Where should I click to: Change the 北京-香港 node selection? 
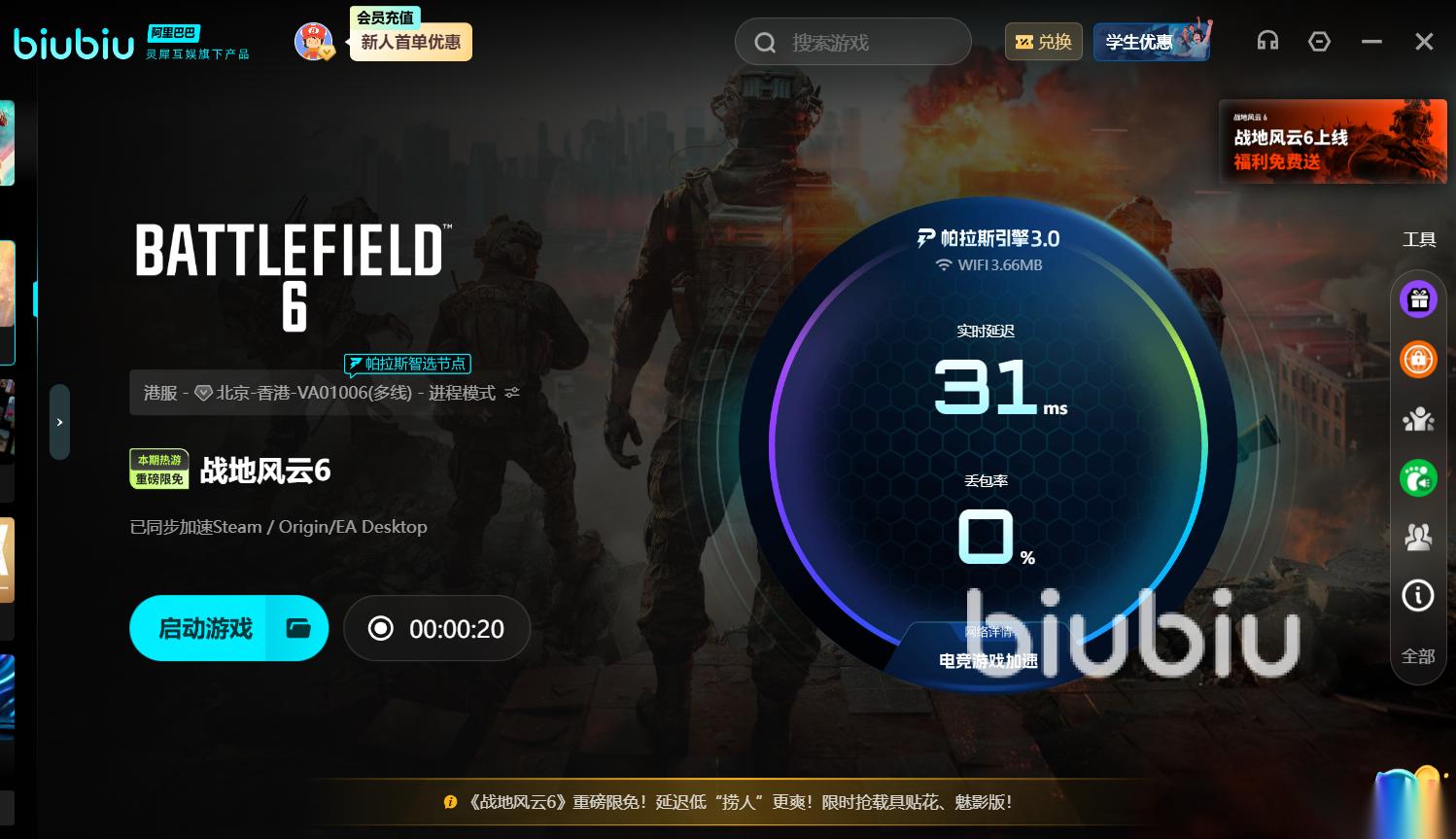pyautogui.click(x=330, y=393)
